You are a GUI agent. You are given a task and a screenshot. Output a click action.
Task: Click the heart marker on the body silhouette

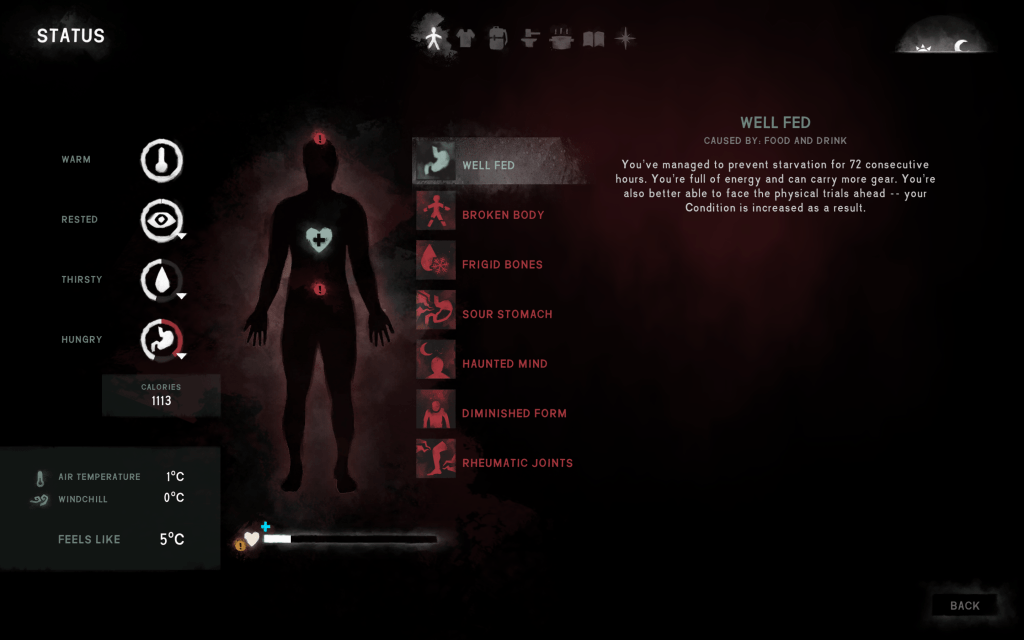[319, 239]
